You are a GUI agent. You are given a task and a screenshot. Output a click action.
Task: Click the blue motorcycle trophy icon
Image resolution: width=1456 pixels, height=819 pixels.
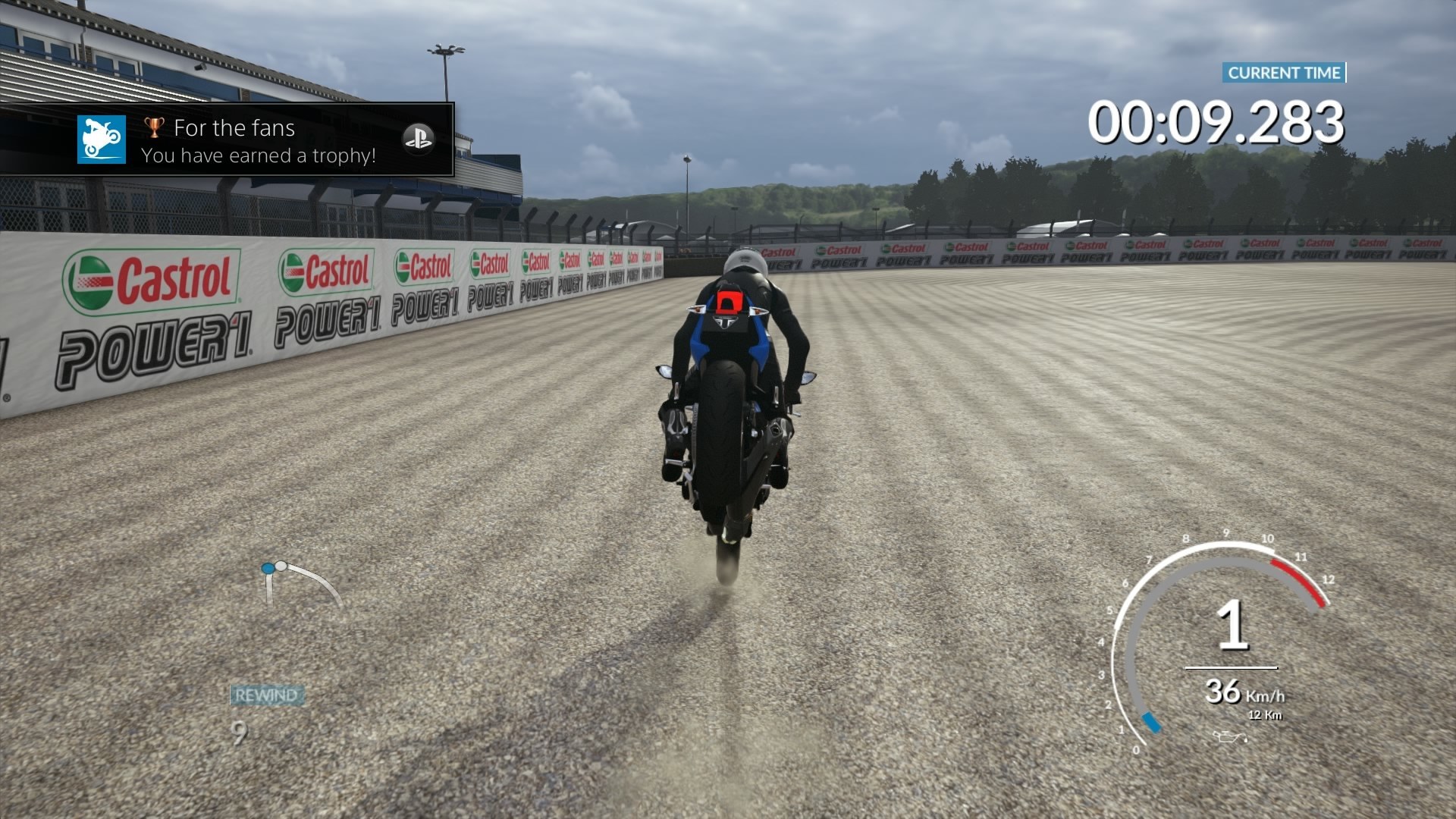[x=102, y=140]
